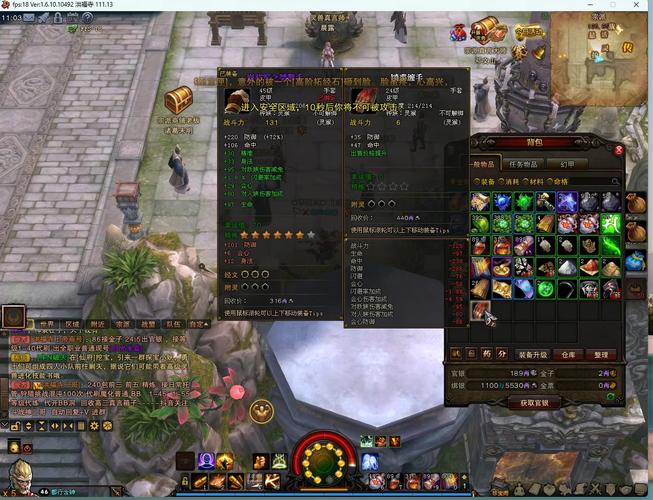
Task: Click the 装备升级 button
Action: (x=531, y=354)
